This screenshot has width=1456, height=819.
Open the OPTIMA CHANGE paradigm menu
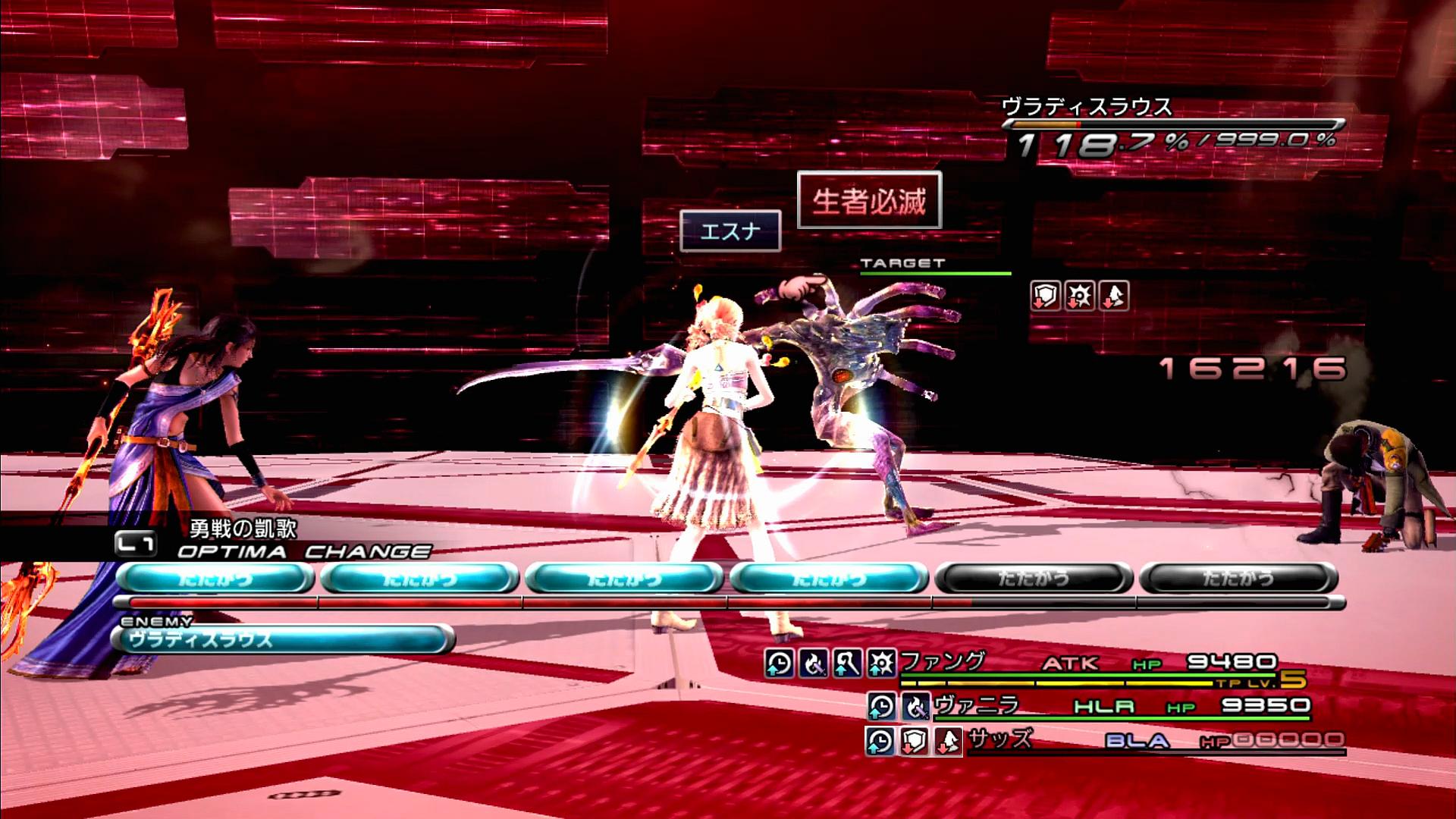click(303, 551)
